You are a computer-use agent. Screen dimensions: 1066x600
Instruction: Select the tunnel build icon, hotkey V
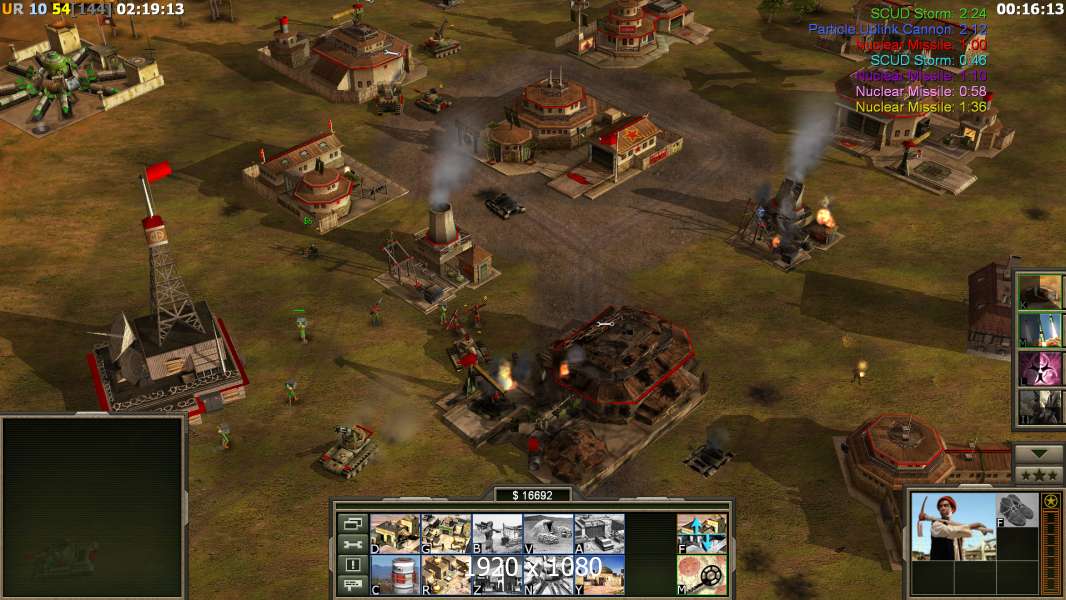548,534
